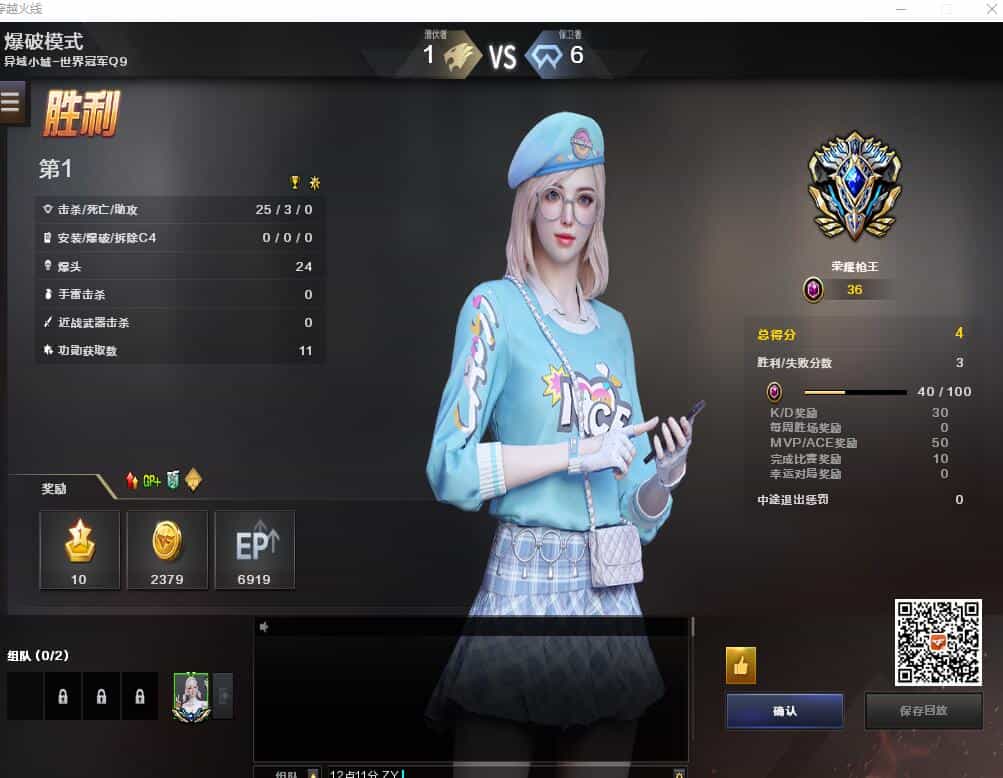Open the arrow button beside the team avatar
The width and height of the screenshot is (1003, 778).
click(x=224, y=695)
